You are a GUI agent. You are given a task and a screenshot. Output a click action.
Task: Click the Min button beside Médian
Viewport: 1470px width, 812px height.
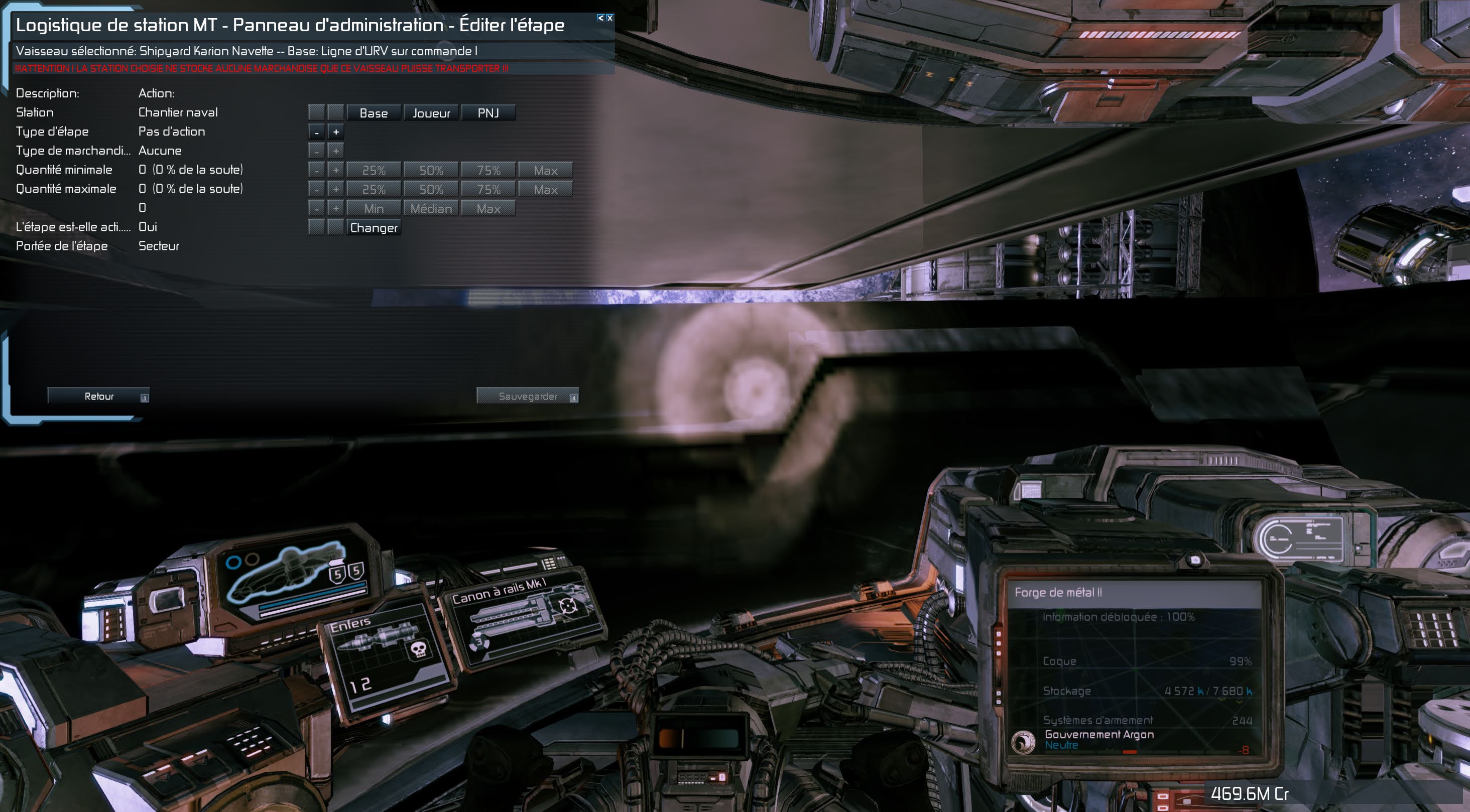(x=373, y=209)
